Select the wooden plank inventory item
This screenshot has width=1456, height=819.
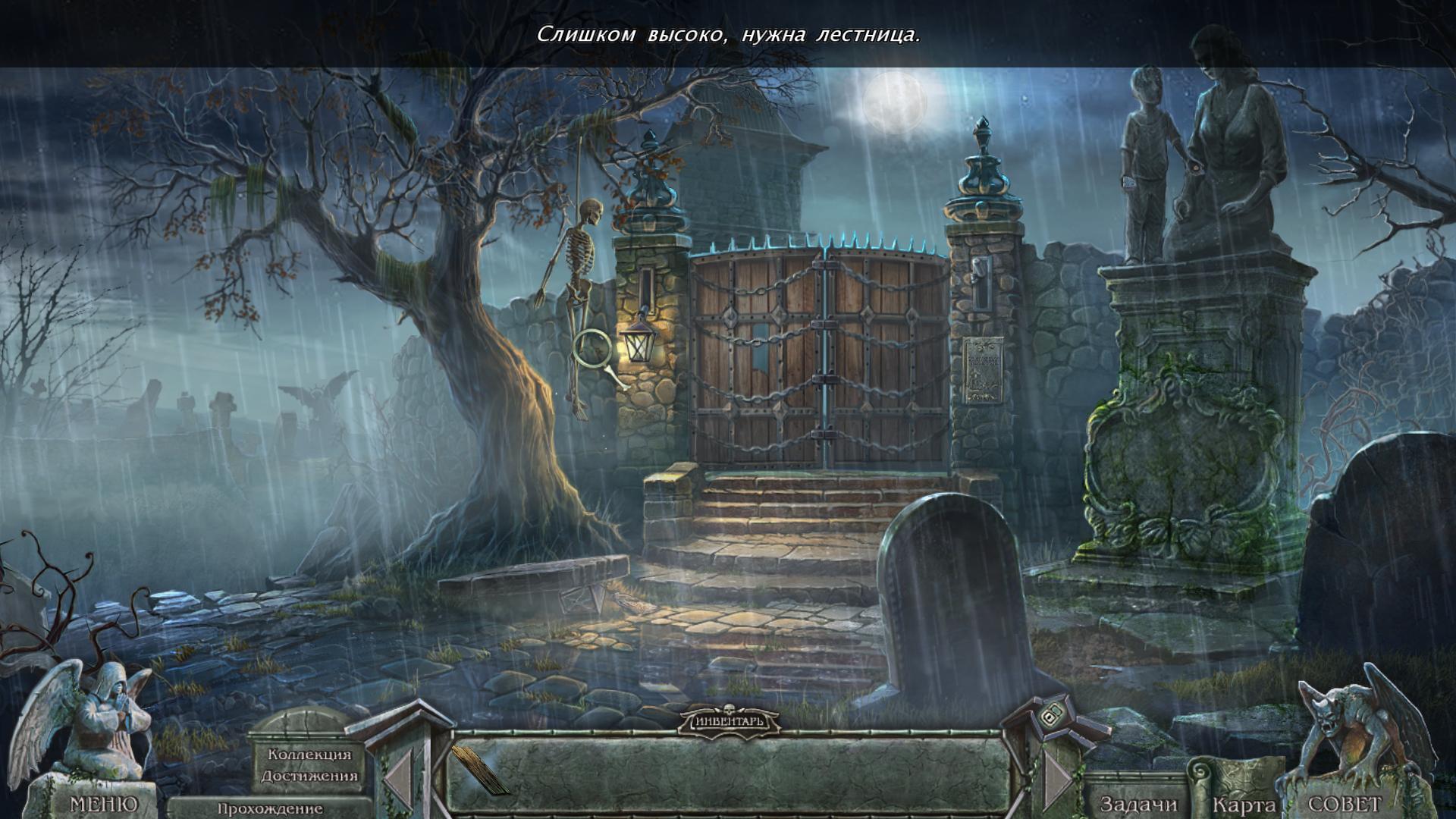tap(479, 769)
